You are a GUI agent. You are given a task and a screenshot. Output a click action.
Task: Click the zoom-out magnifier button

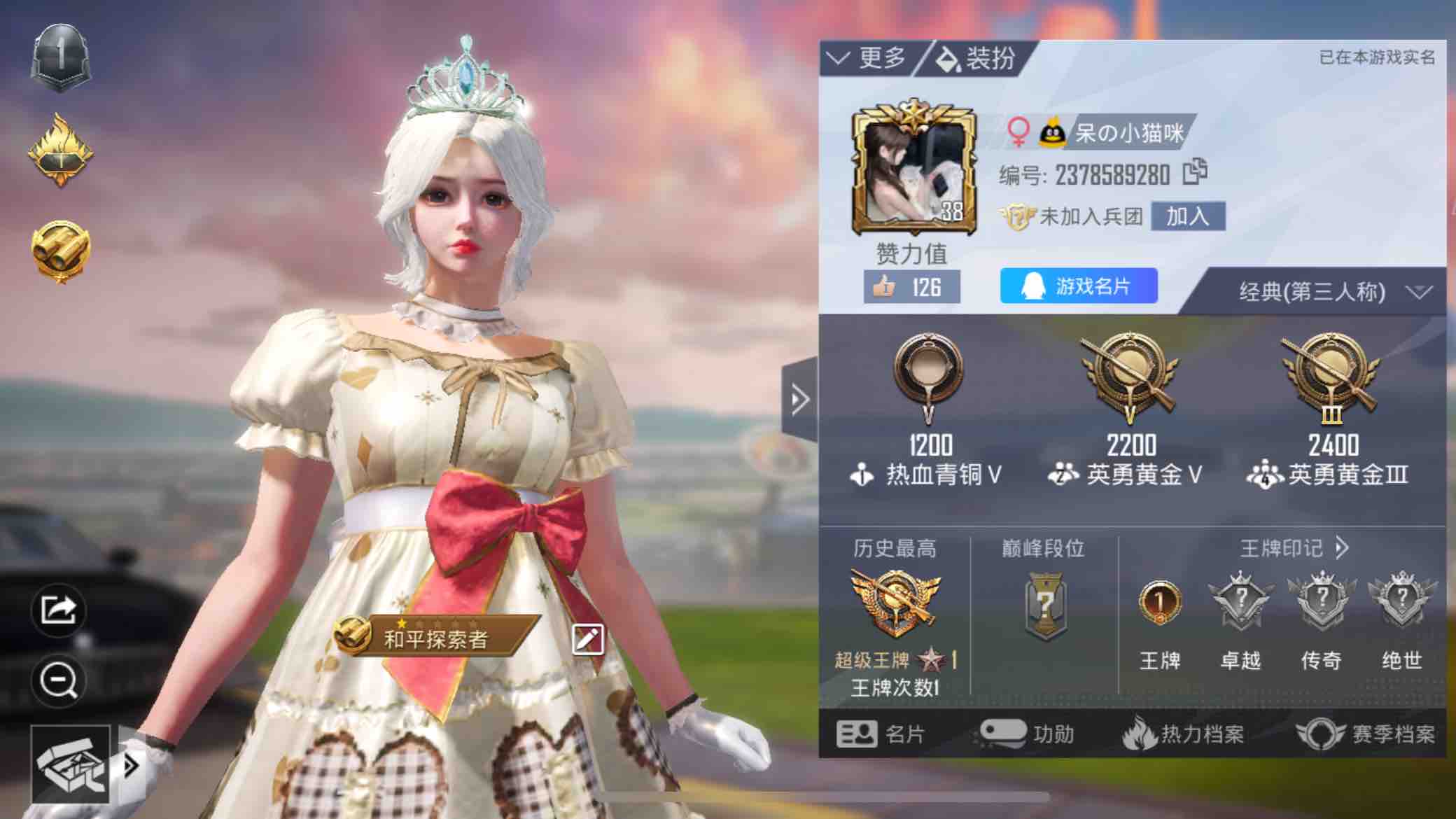tap(59, 680)
